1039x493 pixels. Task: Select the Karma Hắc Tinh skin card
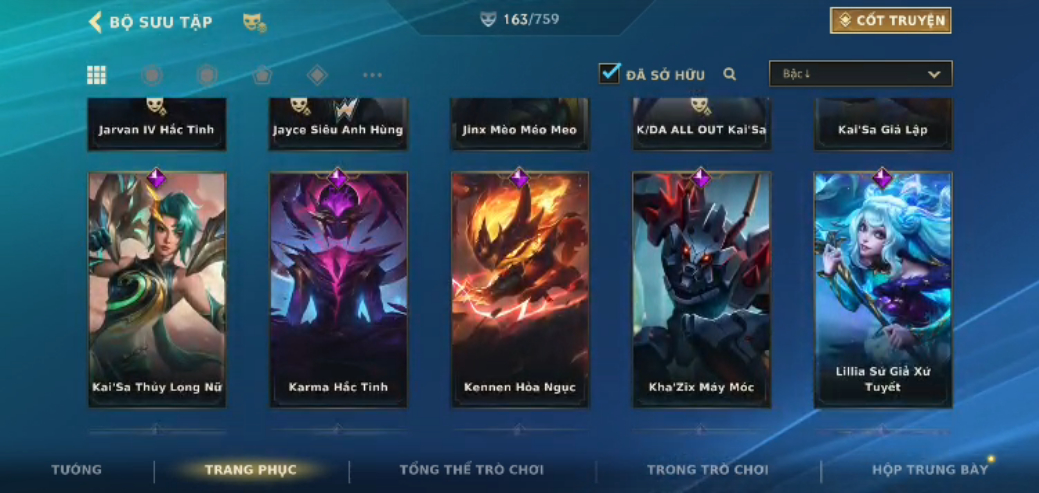click(x=338, y=290)
